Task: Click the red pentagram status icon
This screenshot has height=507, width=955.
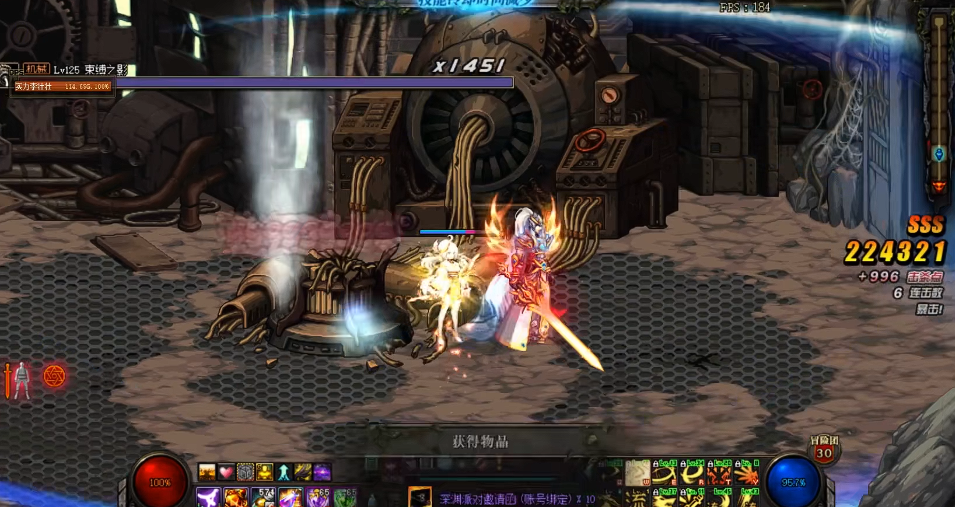Action: (x=55, y=376)
